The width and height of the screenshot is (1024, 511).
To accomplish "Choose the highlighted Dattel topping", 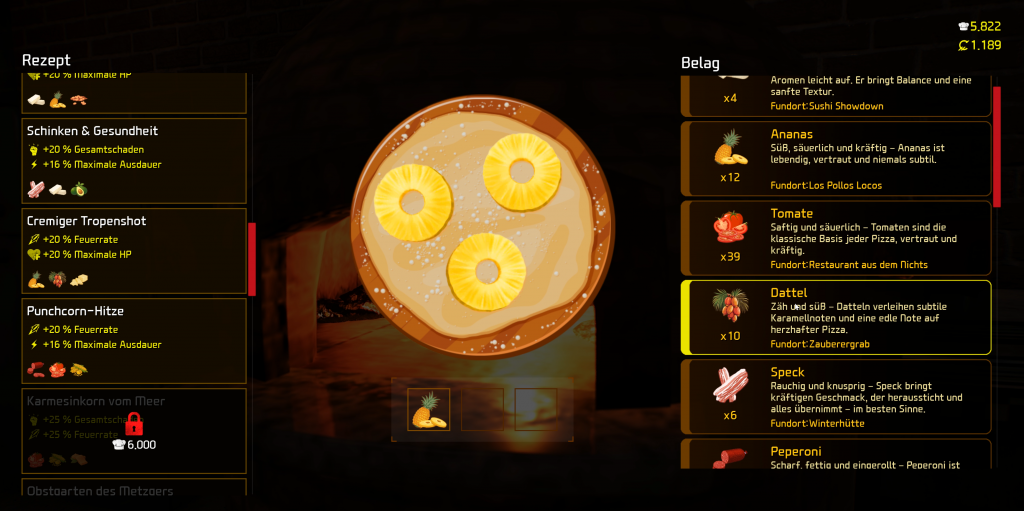I will (836, 317).
